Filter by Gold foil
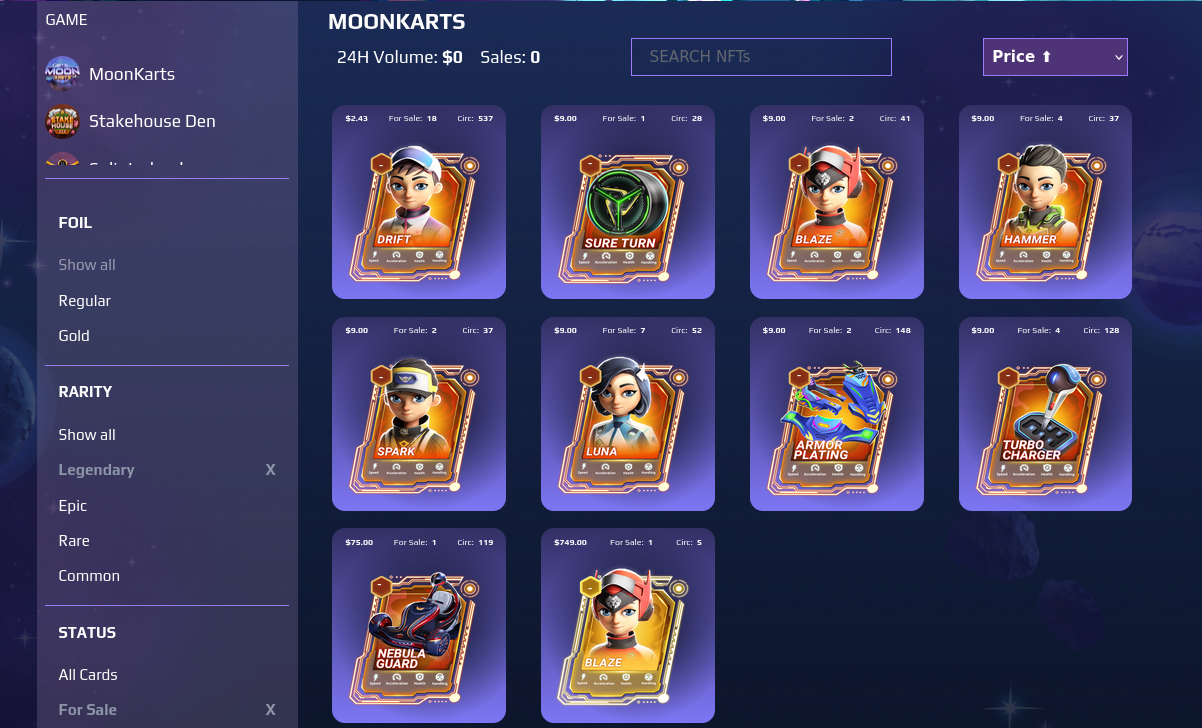This screenshot has width=1202, height=728. (74, 335)
